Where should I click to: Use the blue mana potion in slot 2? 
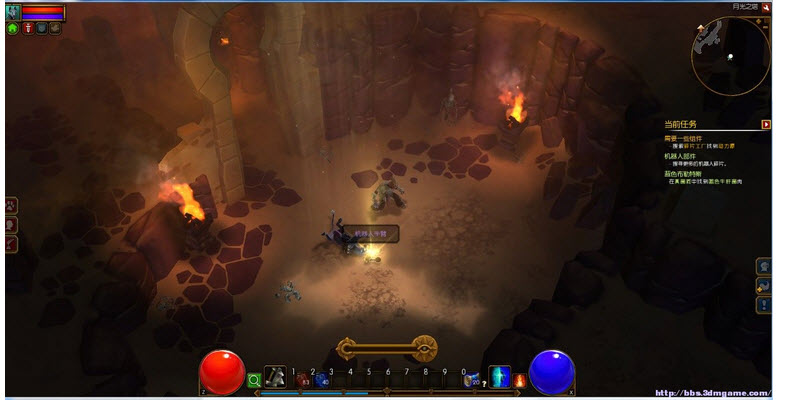(322, 380)
